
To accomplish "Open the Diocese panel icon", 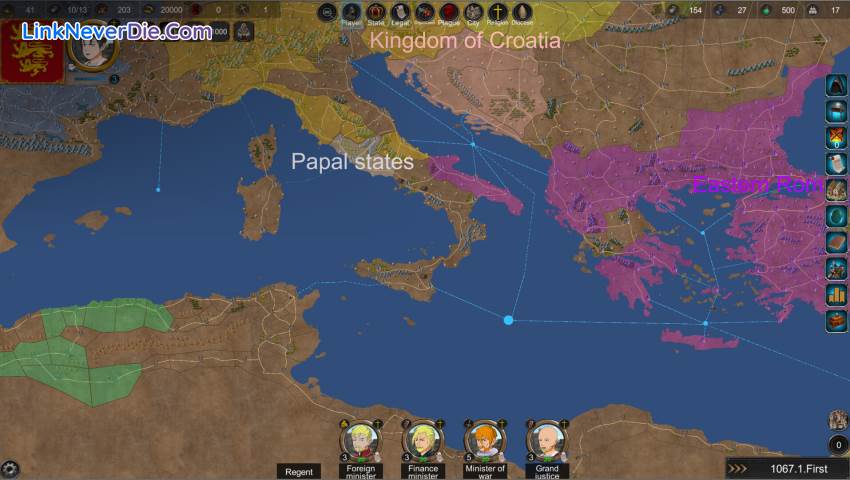I will tap(522, 12).
